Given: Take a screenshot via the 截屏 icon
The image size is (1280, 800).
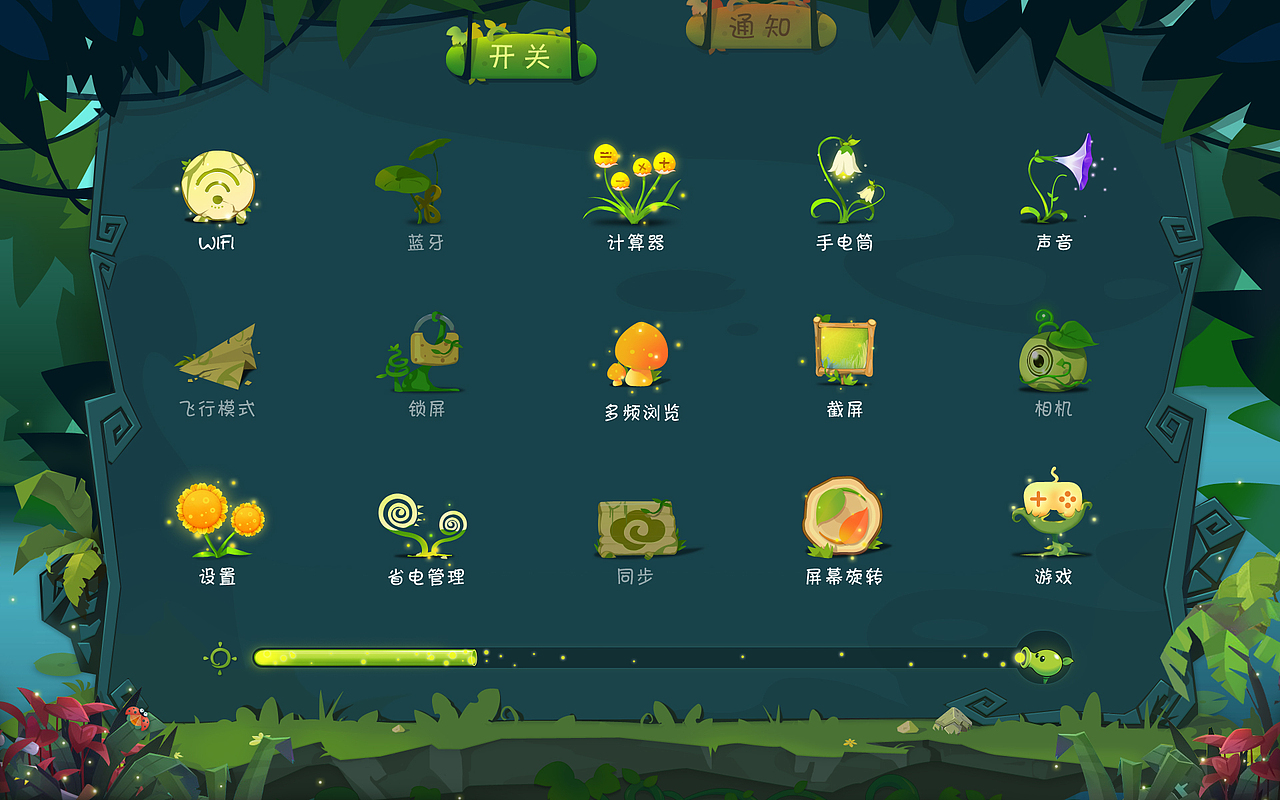Looking at the screenshot, I should coord(843,352).
